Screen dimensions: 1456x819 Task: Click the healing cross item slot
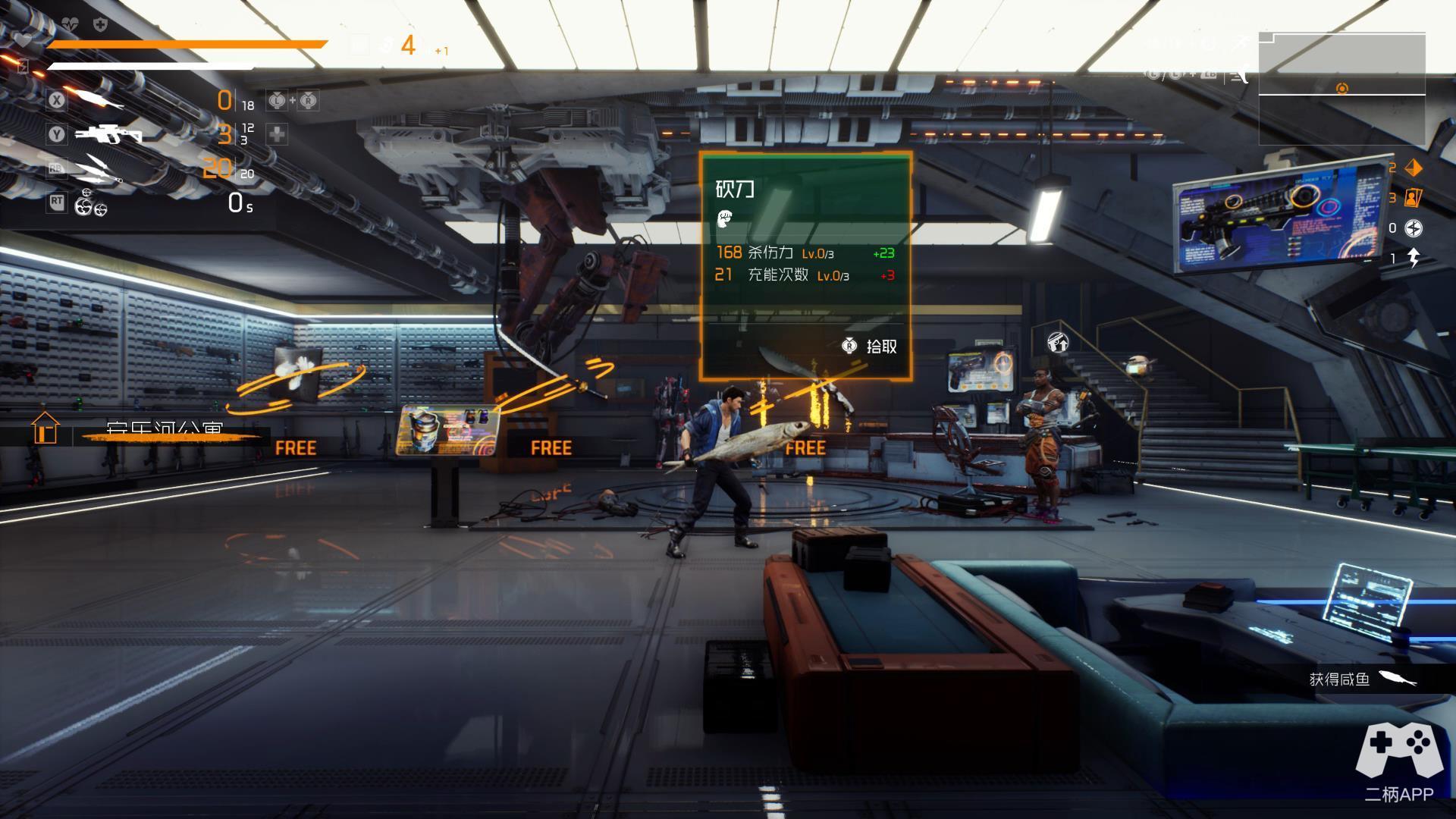click(277, 134)
